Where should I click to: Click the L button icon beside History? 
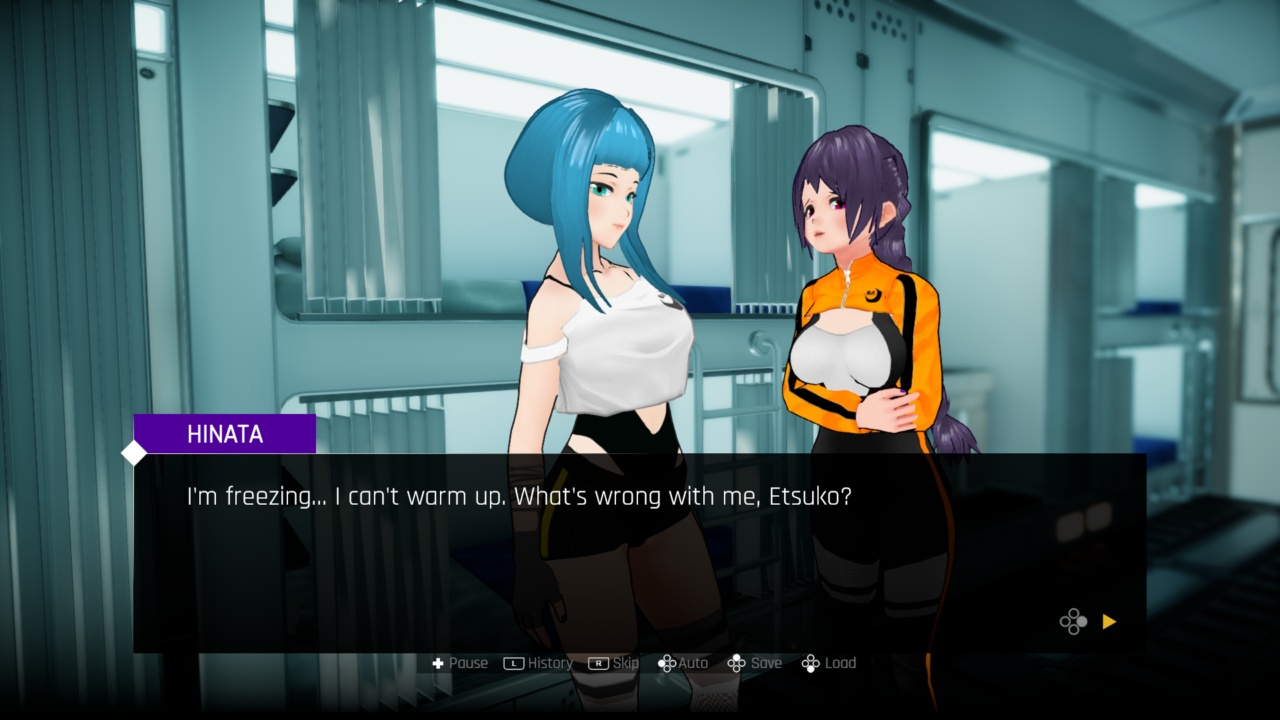pyautogui.click(x=513, y=662)
